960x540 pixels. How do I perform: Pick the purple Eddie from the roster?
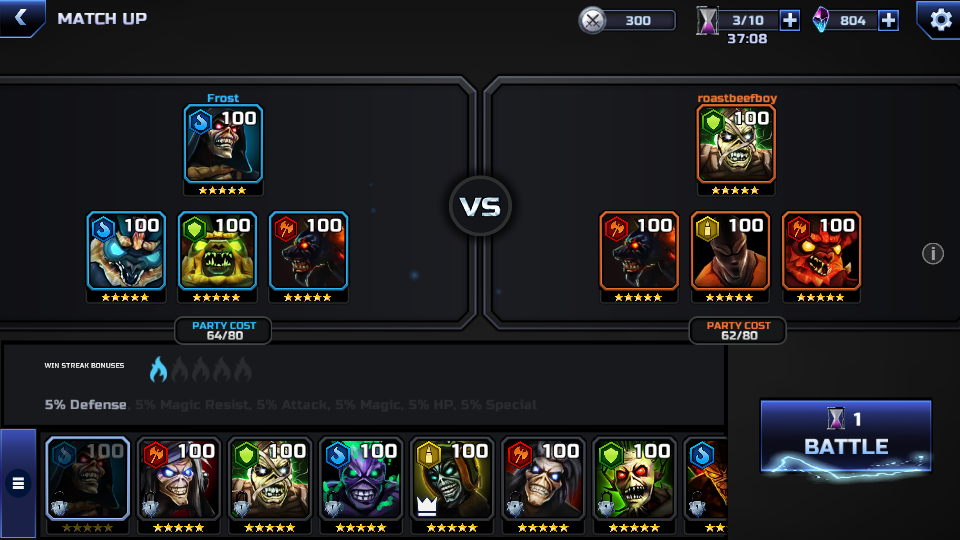pyautogui.click(x=360, y=479)
